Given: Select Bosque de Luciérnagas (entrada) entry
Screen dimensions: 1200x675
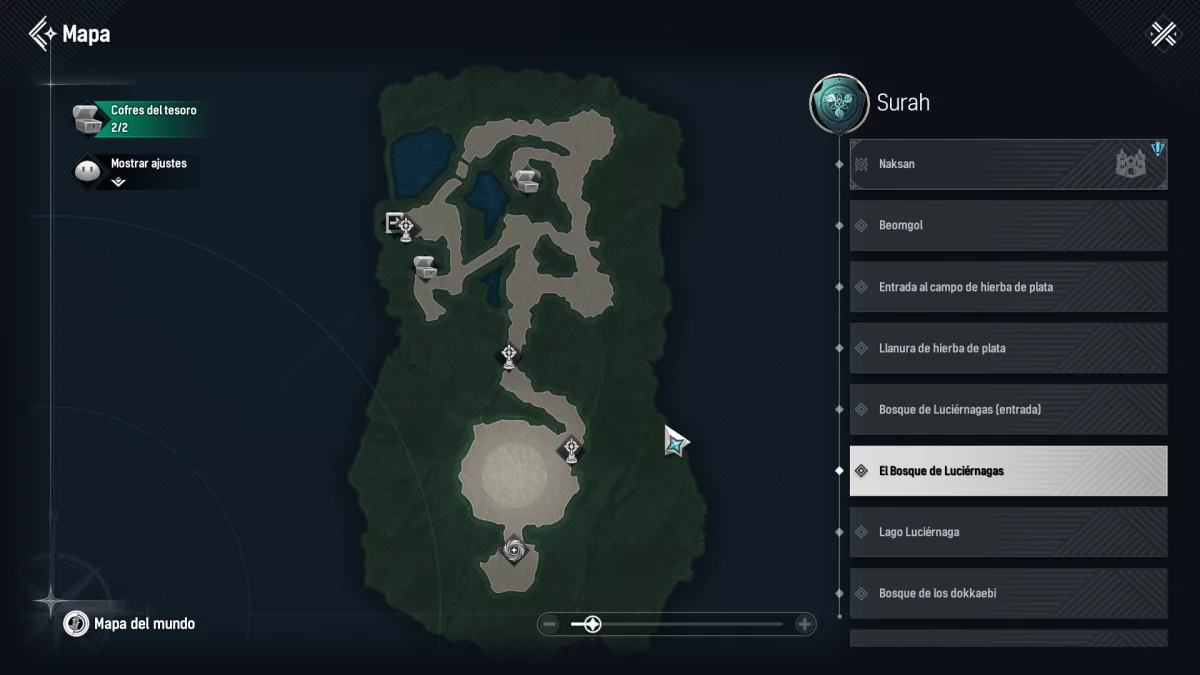Looking at the screenshot, I should pos(1008,410).
